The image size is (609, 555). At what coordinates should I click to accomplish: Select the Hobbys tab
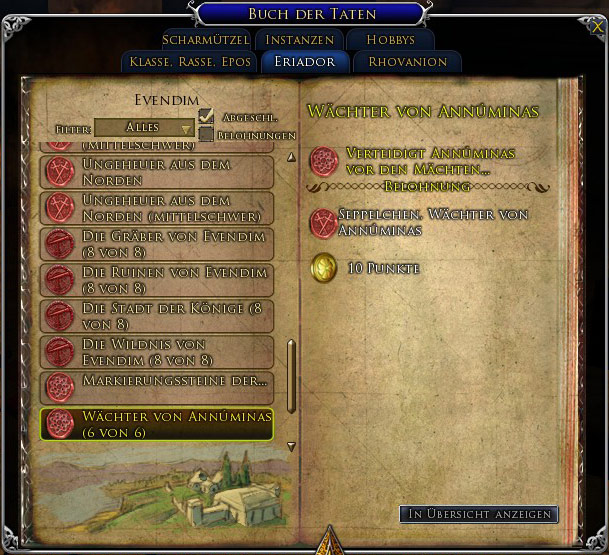[390, 40]
